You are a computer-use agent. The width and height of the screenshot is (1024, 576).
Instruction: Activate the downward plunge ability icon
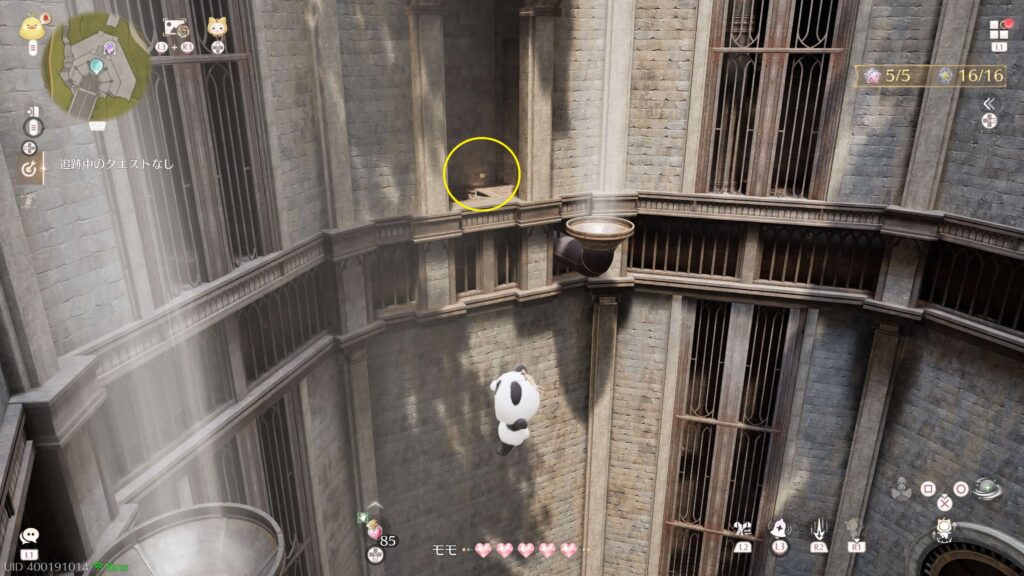click(816, 528)
